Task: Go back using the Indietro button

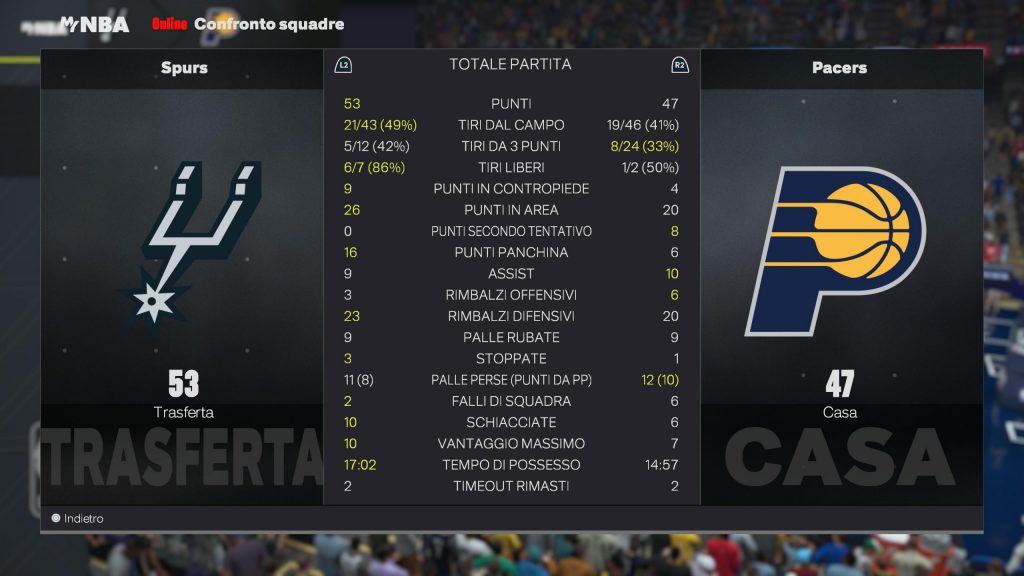Action: (x=78, y=519)
